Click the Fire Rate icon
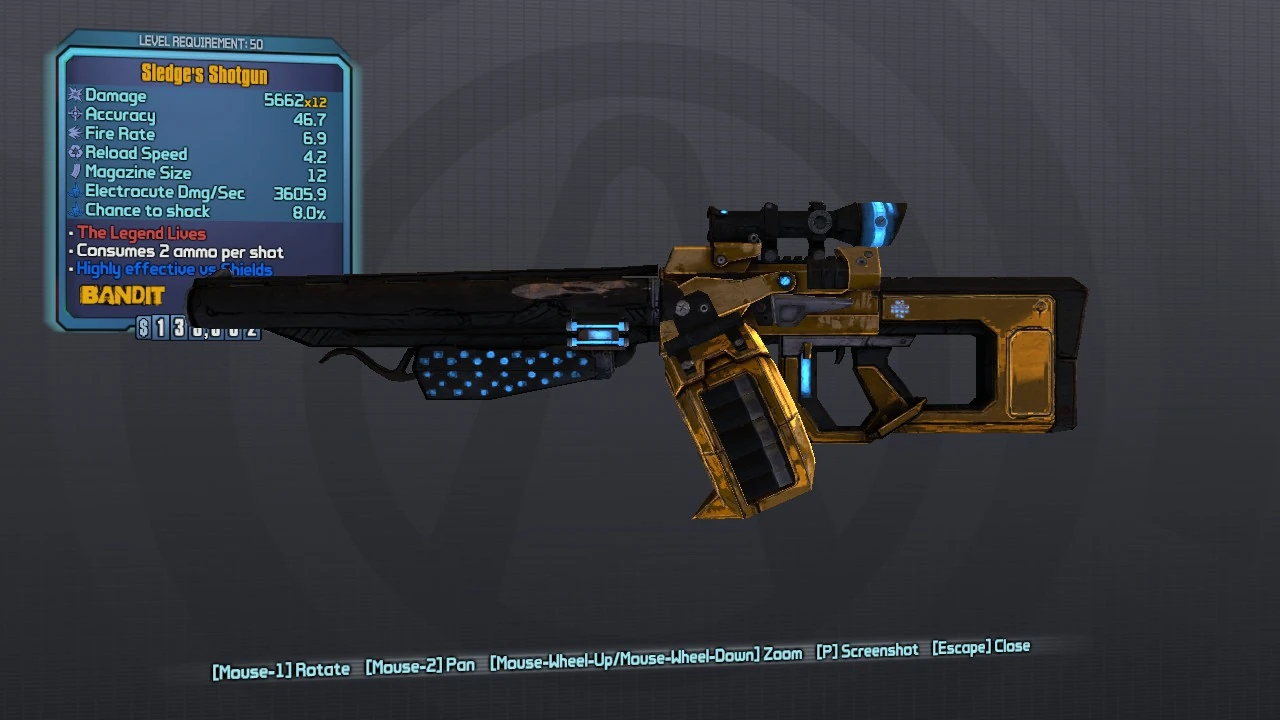The height and width of the screenshot is (720, 1280). [73, 134]
